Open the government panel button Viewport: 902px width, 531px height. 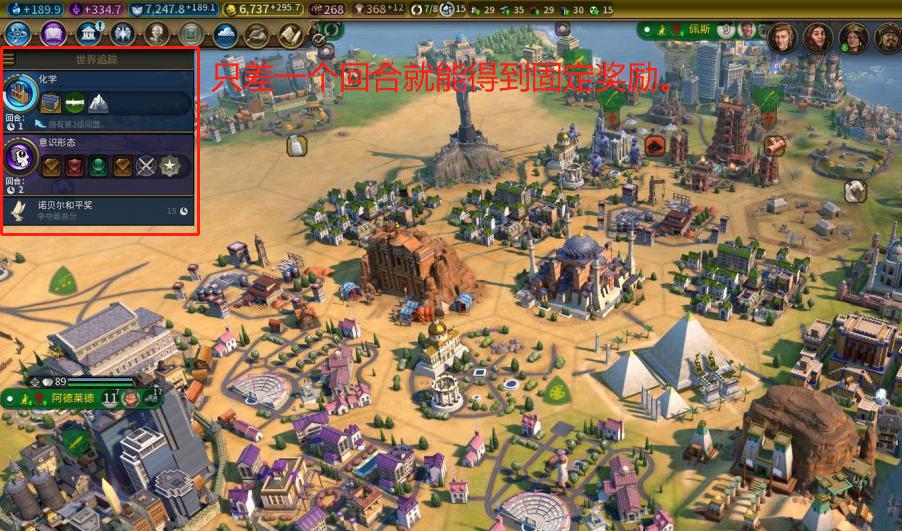[88, 34]
